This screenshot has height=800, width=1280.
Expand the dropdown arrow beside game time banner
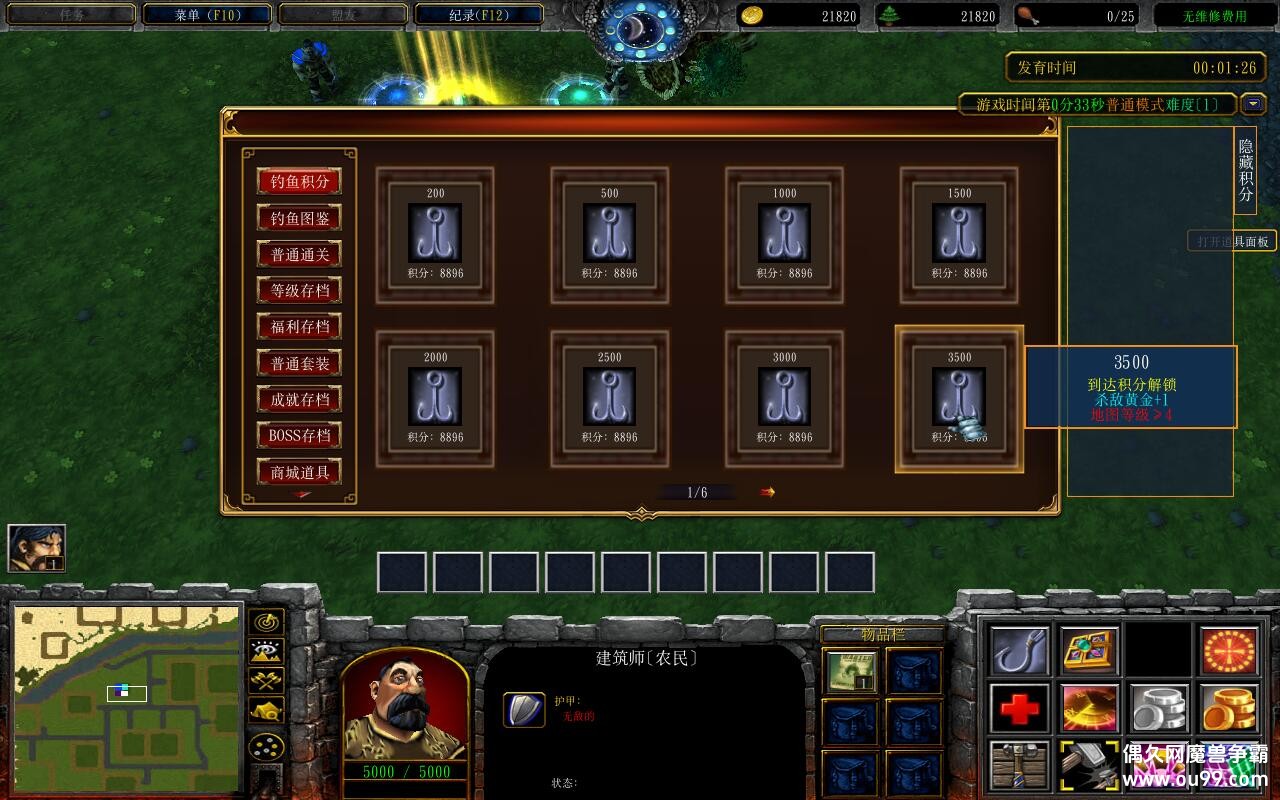[x=1253, y=104]
